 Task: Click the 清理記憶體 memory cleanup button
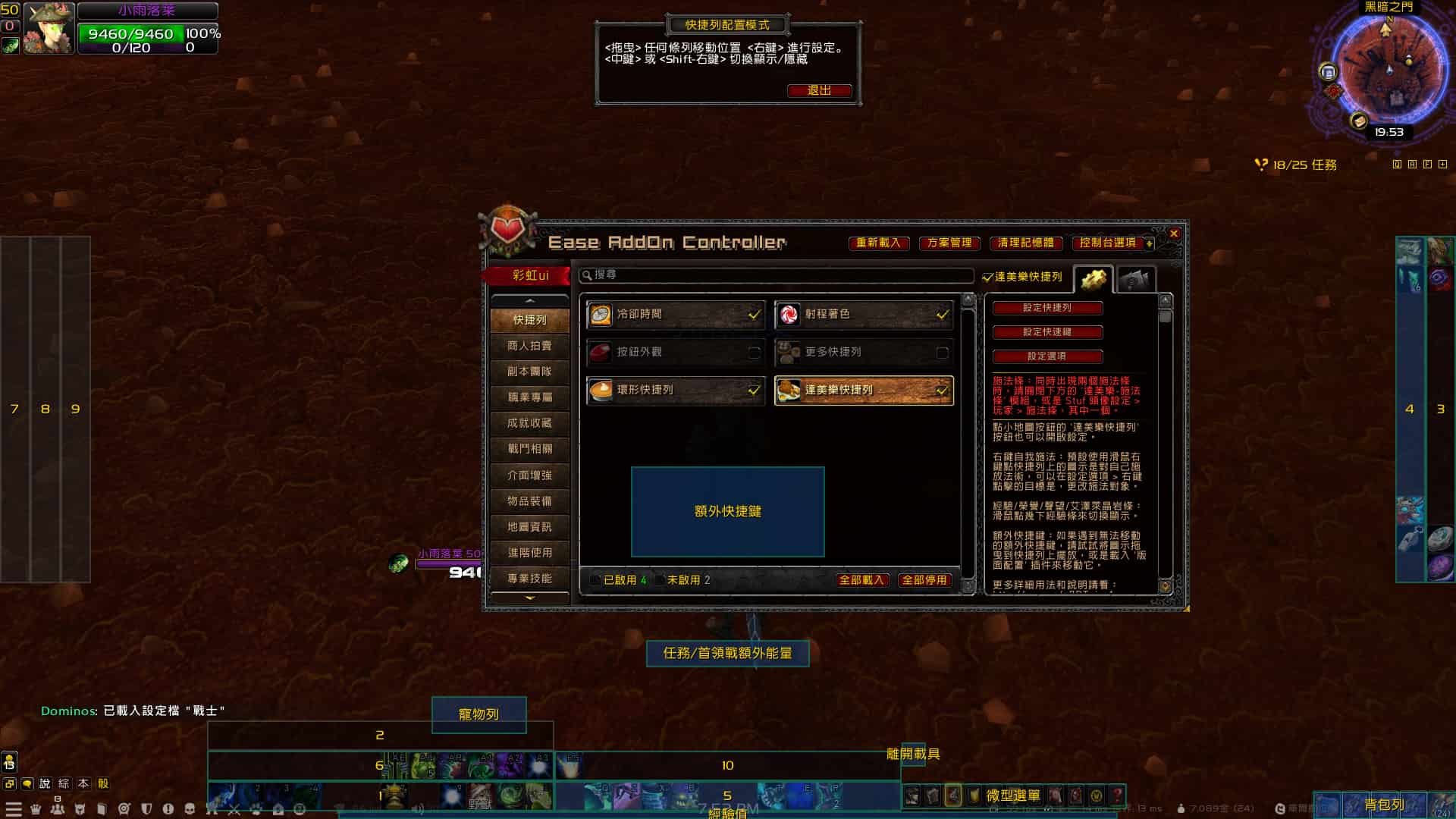[1025, 243]
